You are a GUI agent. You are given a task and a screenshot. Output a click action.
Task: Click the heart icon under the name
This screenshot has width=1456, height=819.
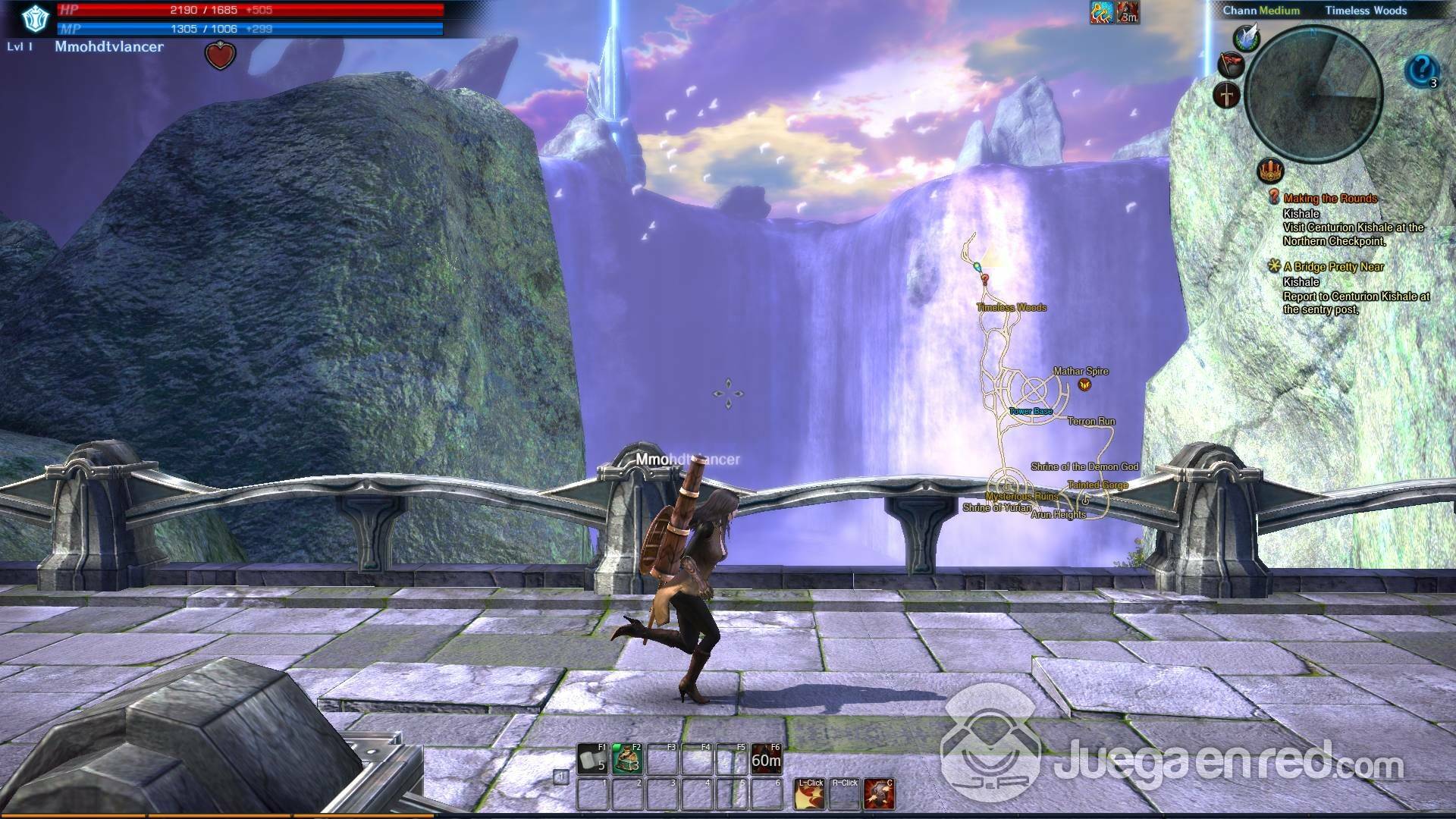(220, 55)
